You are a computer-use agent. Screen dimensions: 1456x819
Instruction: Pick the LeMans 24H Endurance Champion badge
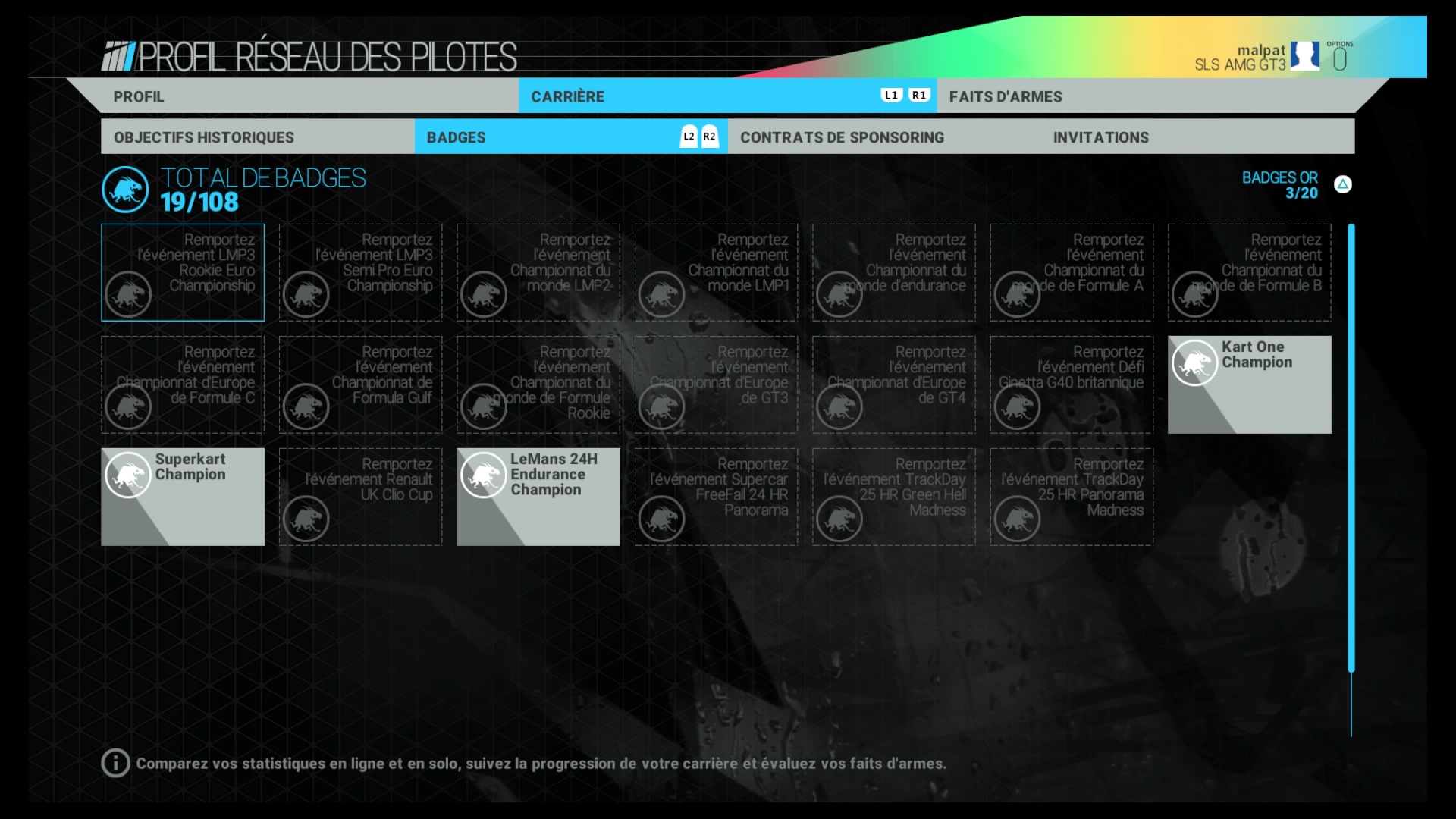[538, 497]
